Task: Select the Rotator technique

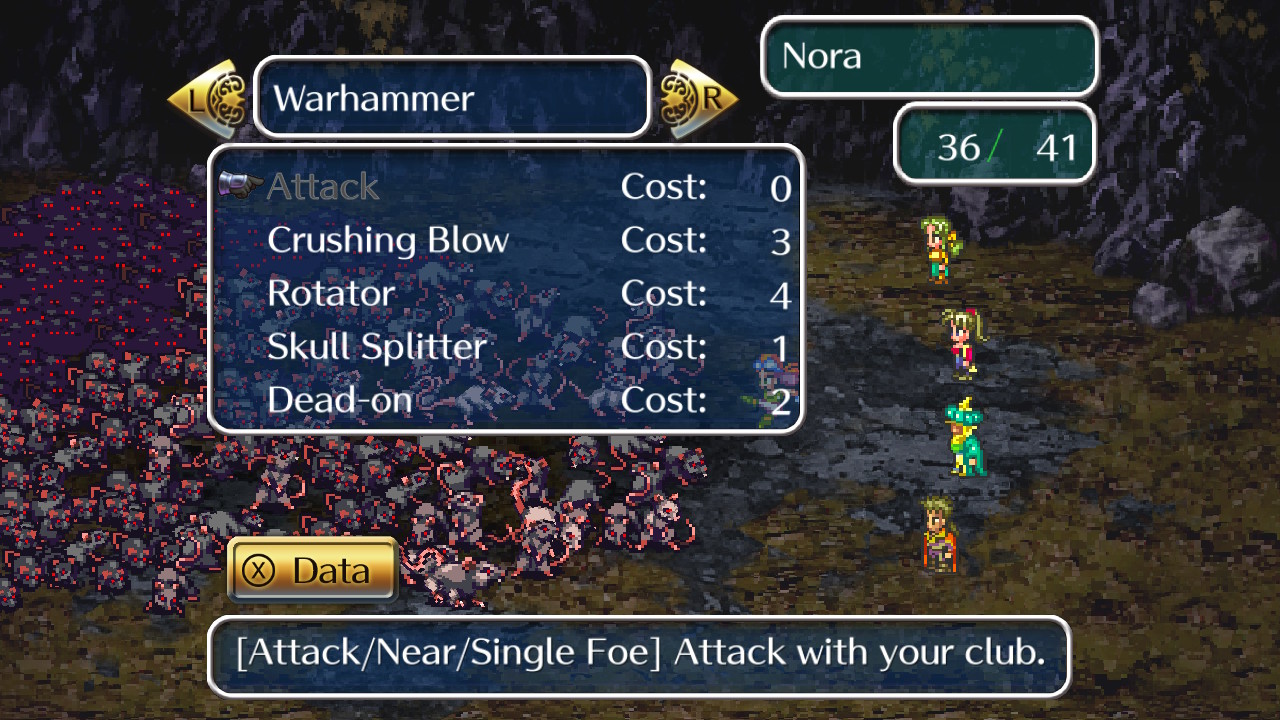Action: click(x=331, y=294)
